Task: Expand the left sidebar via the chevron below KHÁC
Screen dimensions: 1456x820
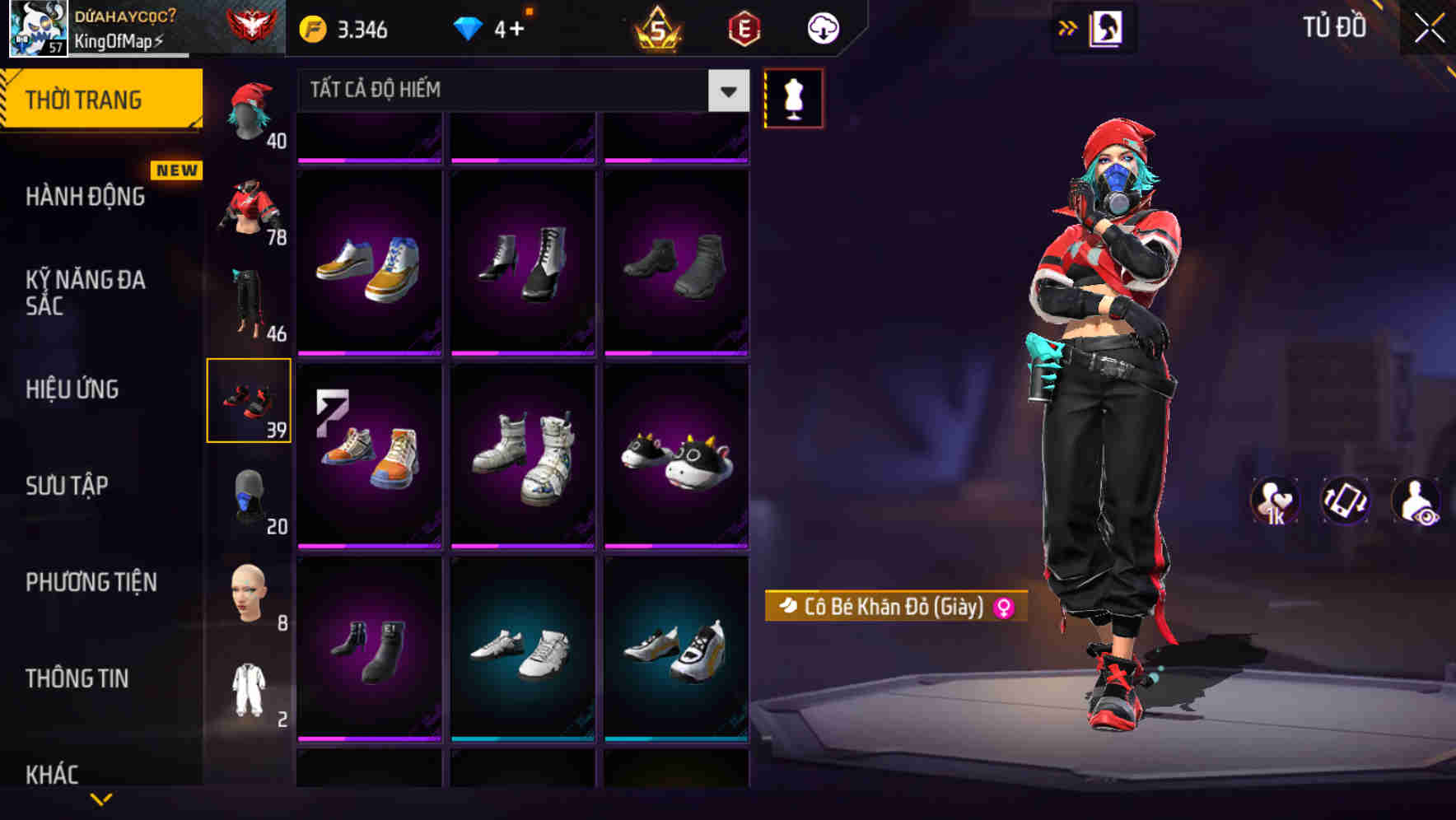Action: (x=103, y=797)
